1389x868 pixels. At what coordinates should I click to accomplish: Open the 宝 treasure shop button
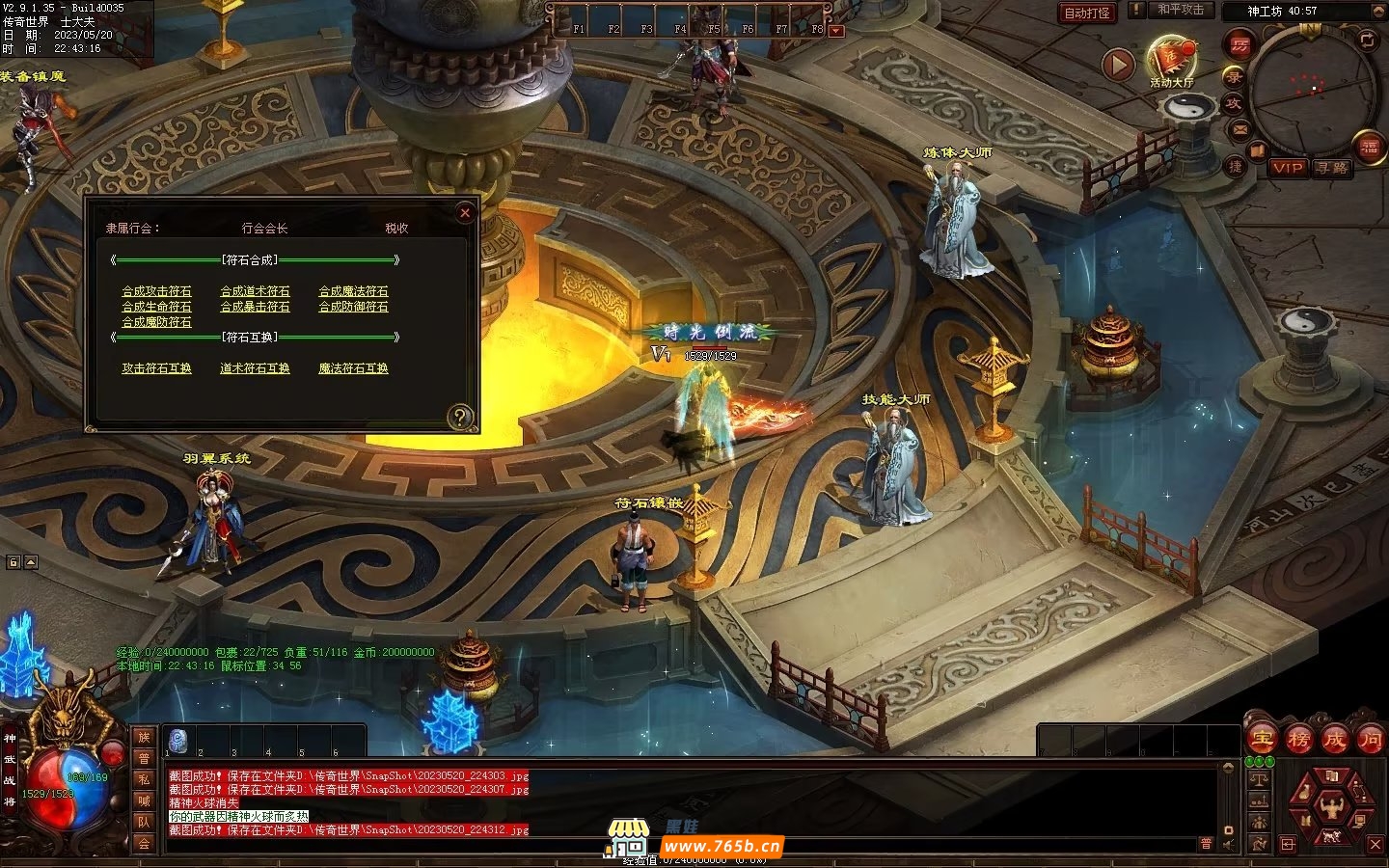tap(1262, 740)
